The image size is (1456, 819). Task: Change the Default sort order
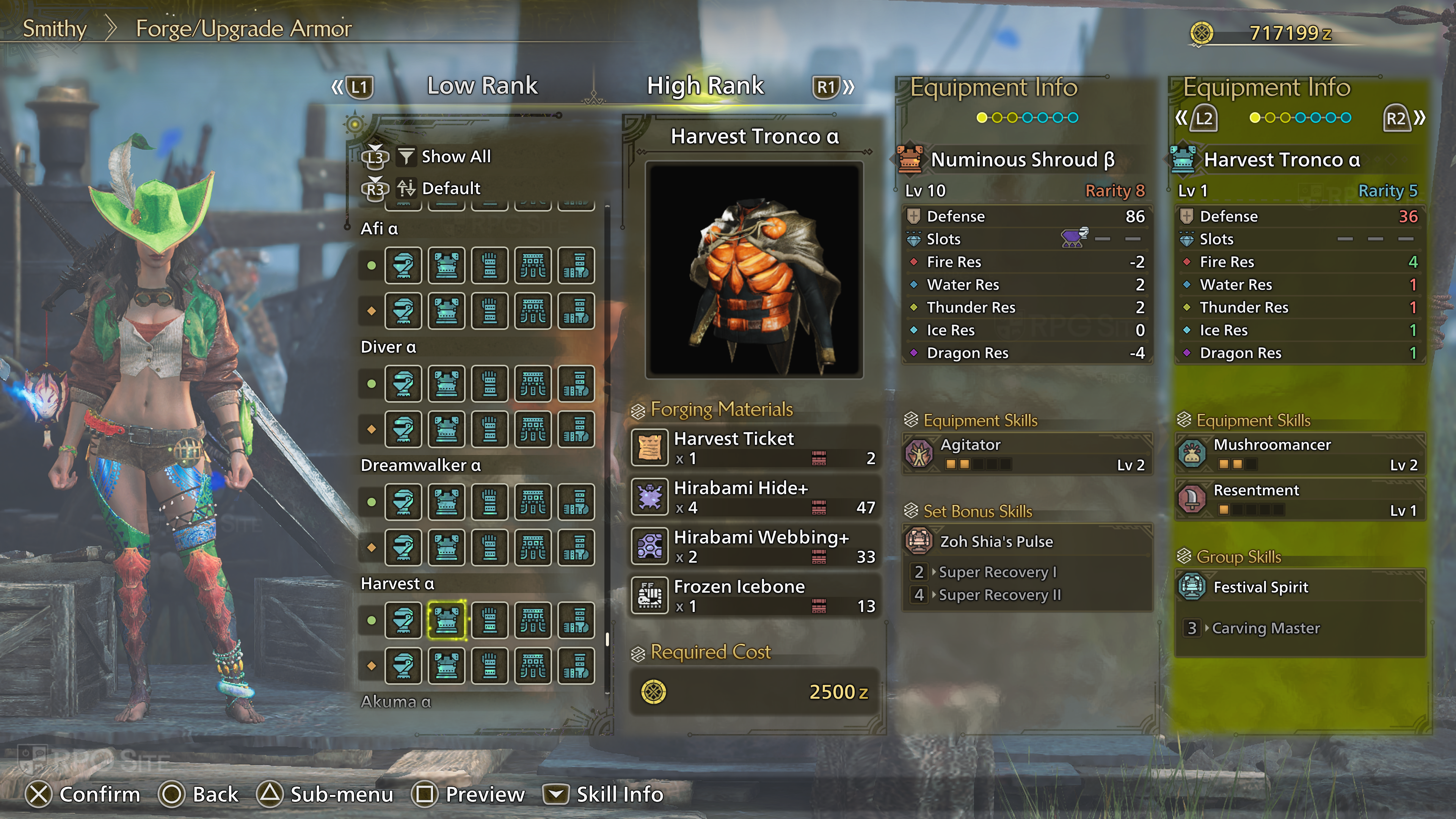450,188
